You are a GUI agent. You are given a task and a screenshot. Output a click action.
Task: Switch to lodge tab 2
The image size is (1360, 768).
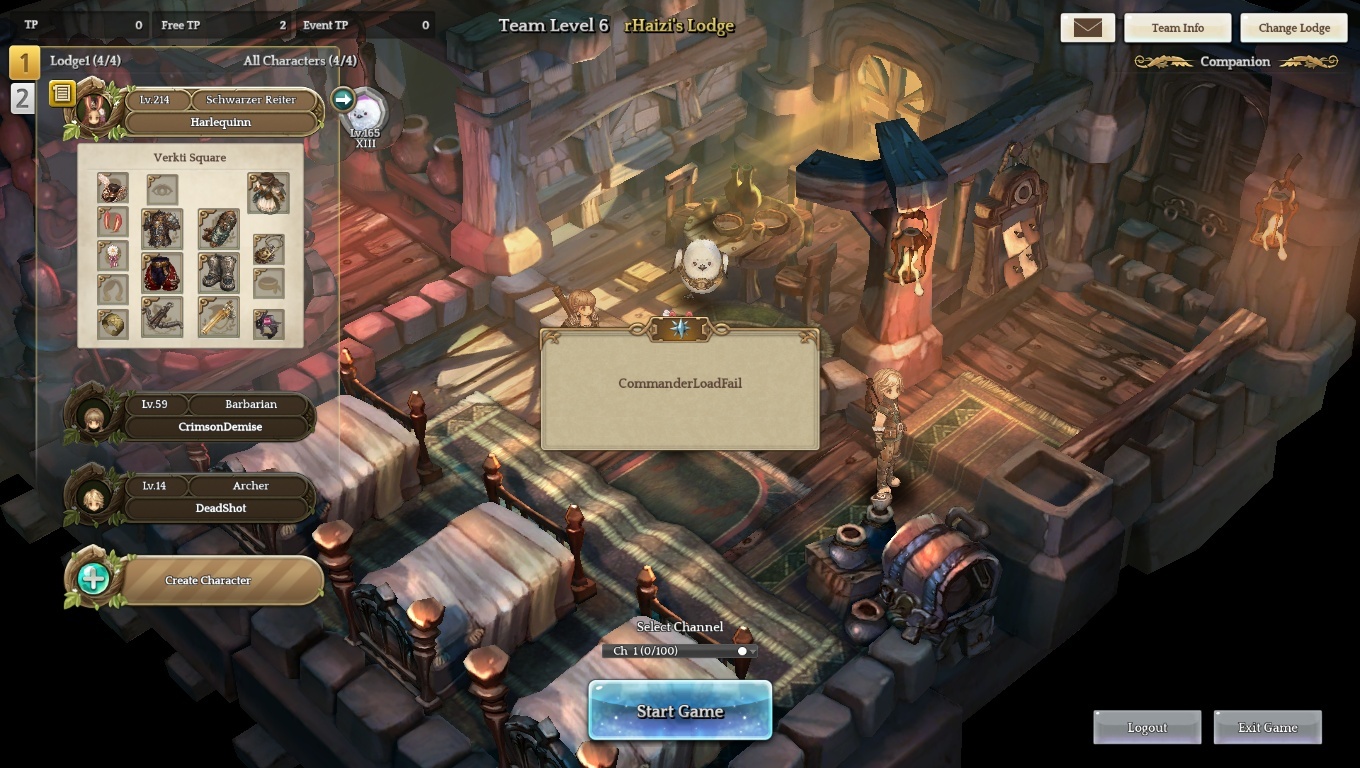coord(22,98)
